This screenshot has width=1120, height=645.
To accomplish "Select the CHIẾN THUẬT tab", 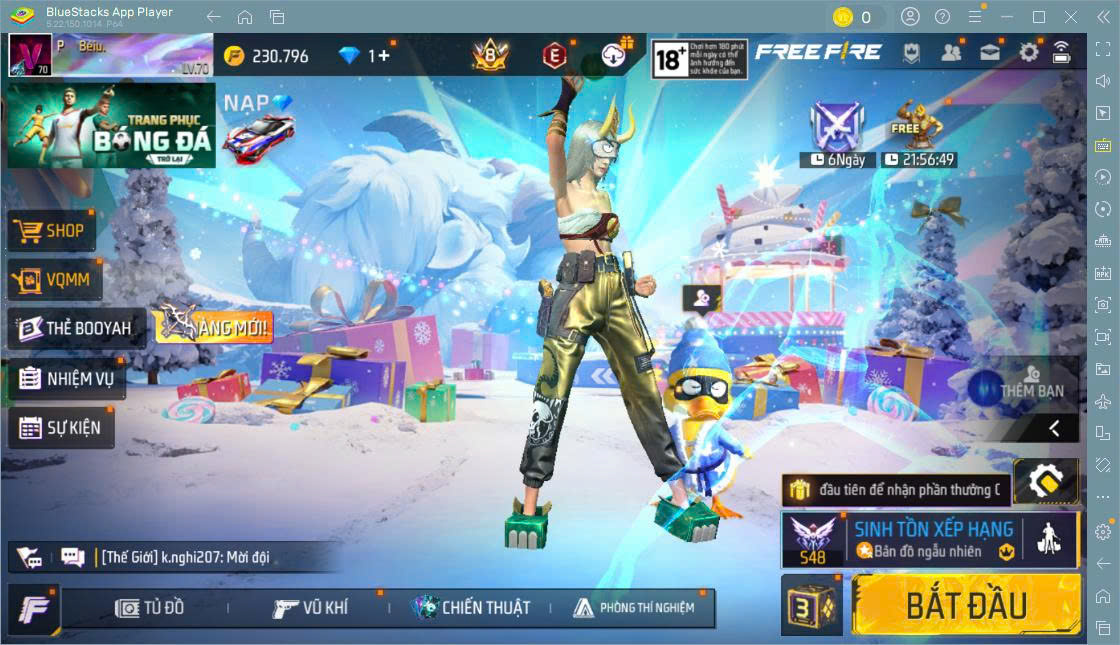I will pyautogui.click(x=471, y=607).
